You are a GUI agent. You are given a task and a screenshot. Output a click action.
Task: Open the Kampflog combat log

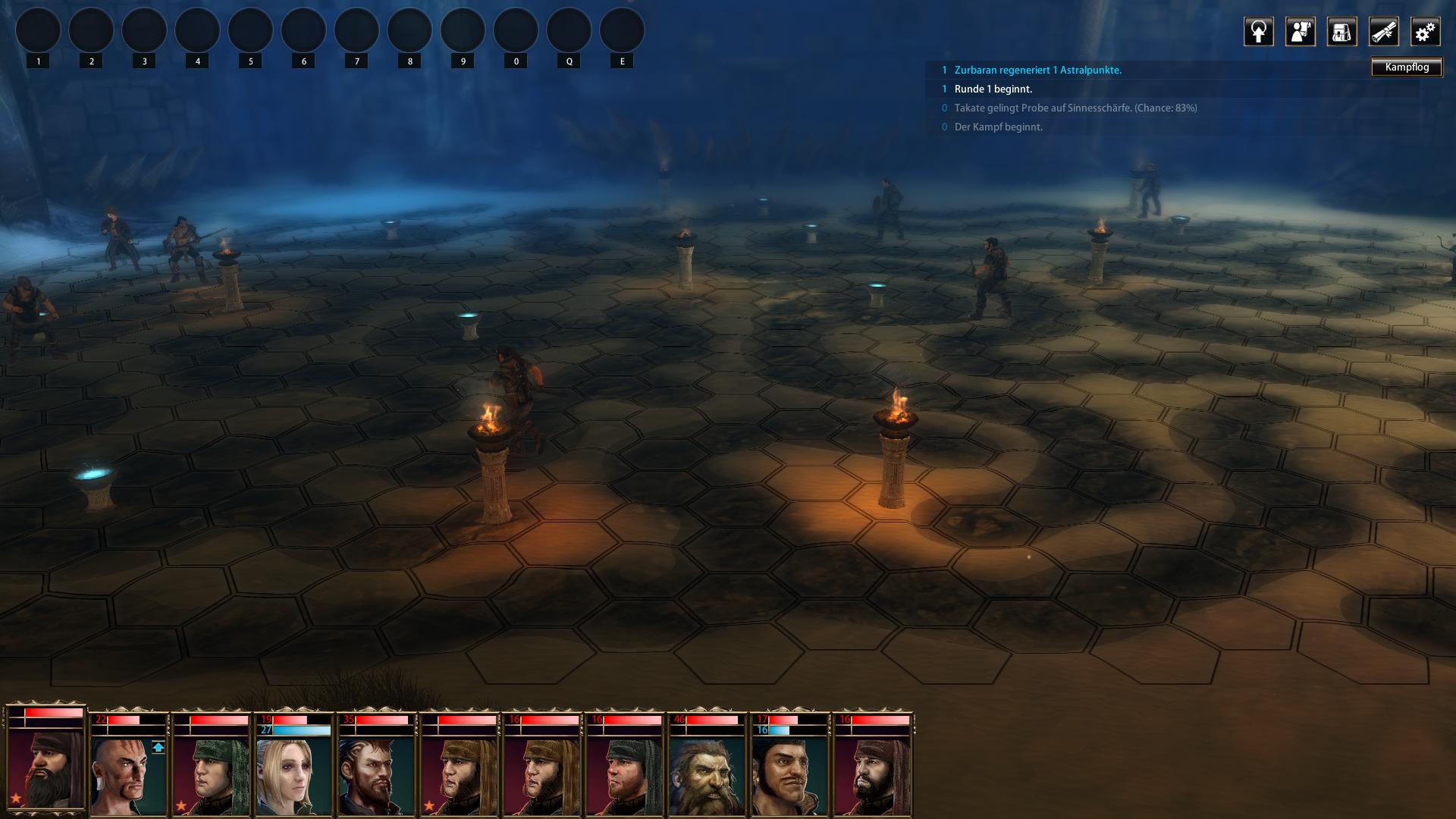(1406, 67)
